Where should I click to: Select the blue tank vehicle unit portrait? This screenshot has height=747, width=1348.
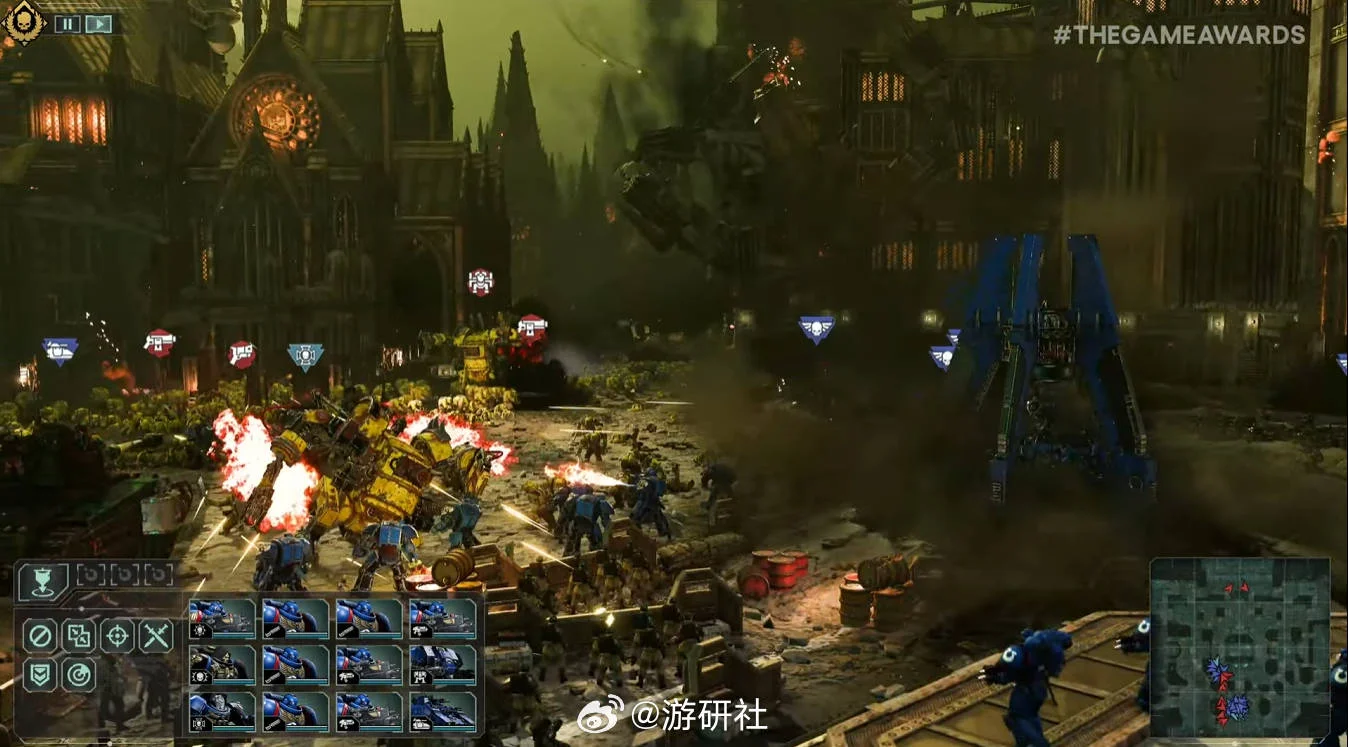443,711
